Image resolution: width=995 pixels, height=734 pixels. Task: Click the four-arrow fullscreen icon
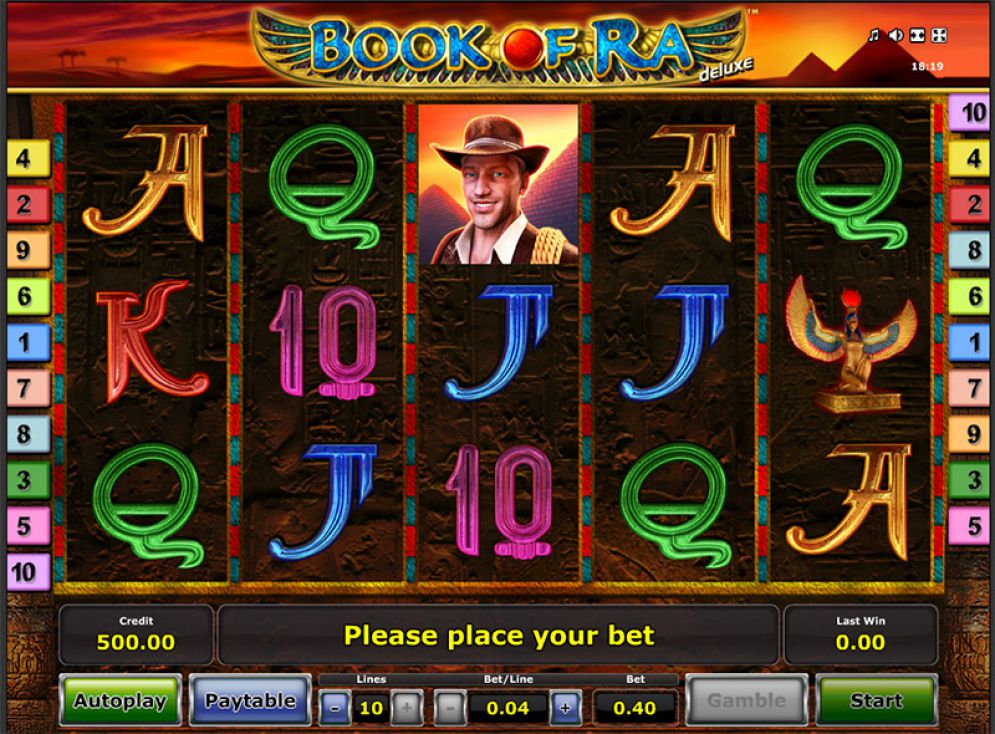(939, 36)
